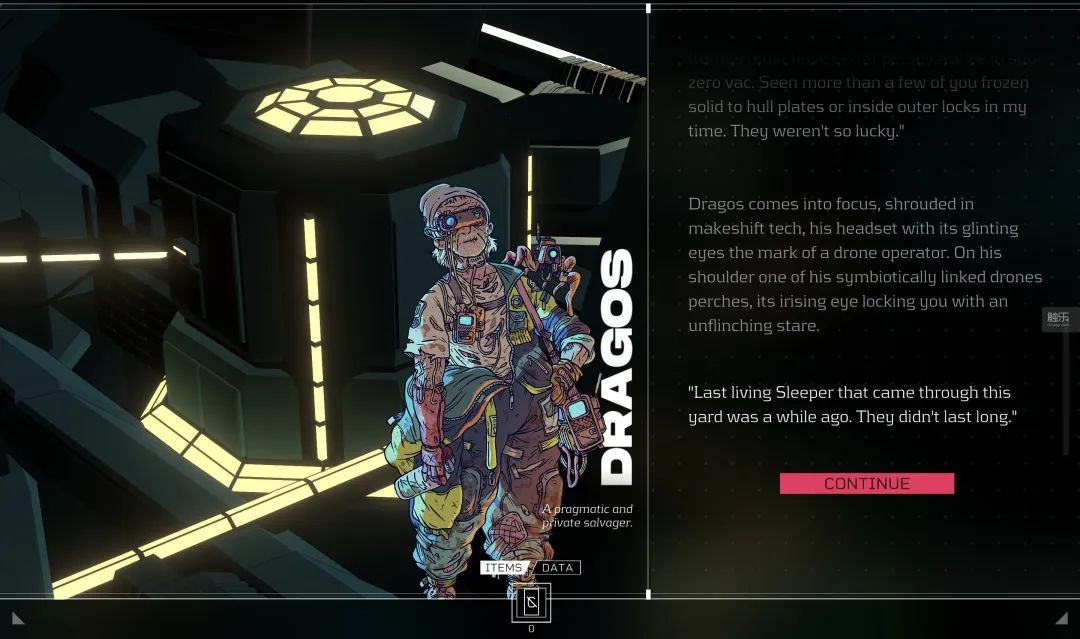Click the bottom-left corner triangle
The image size is (1080, 639).
(x=18, y=619)
